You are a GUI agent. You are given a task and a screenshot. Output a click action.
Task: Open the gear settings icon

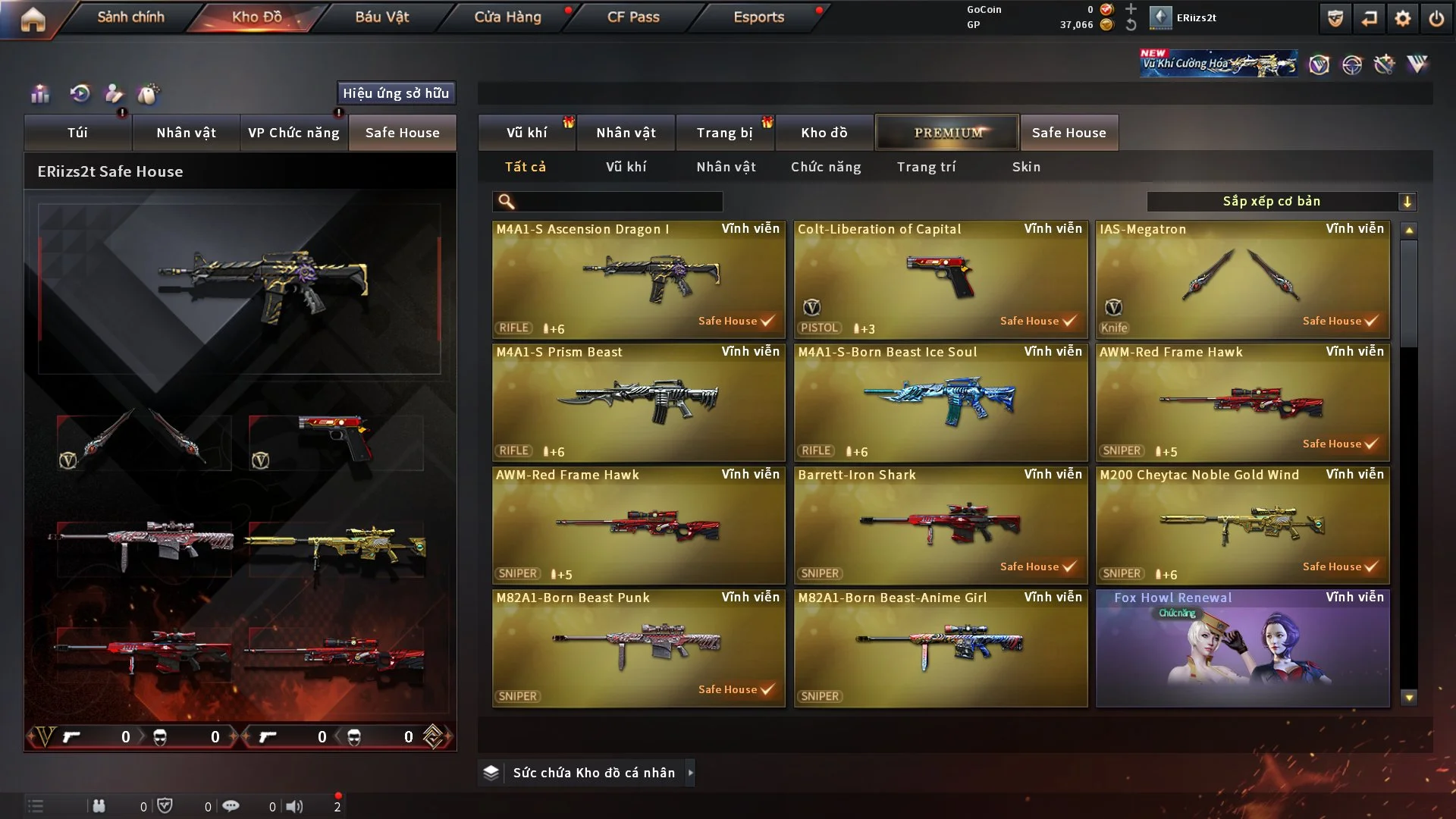point(1403,19)
